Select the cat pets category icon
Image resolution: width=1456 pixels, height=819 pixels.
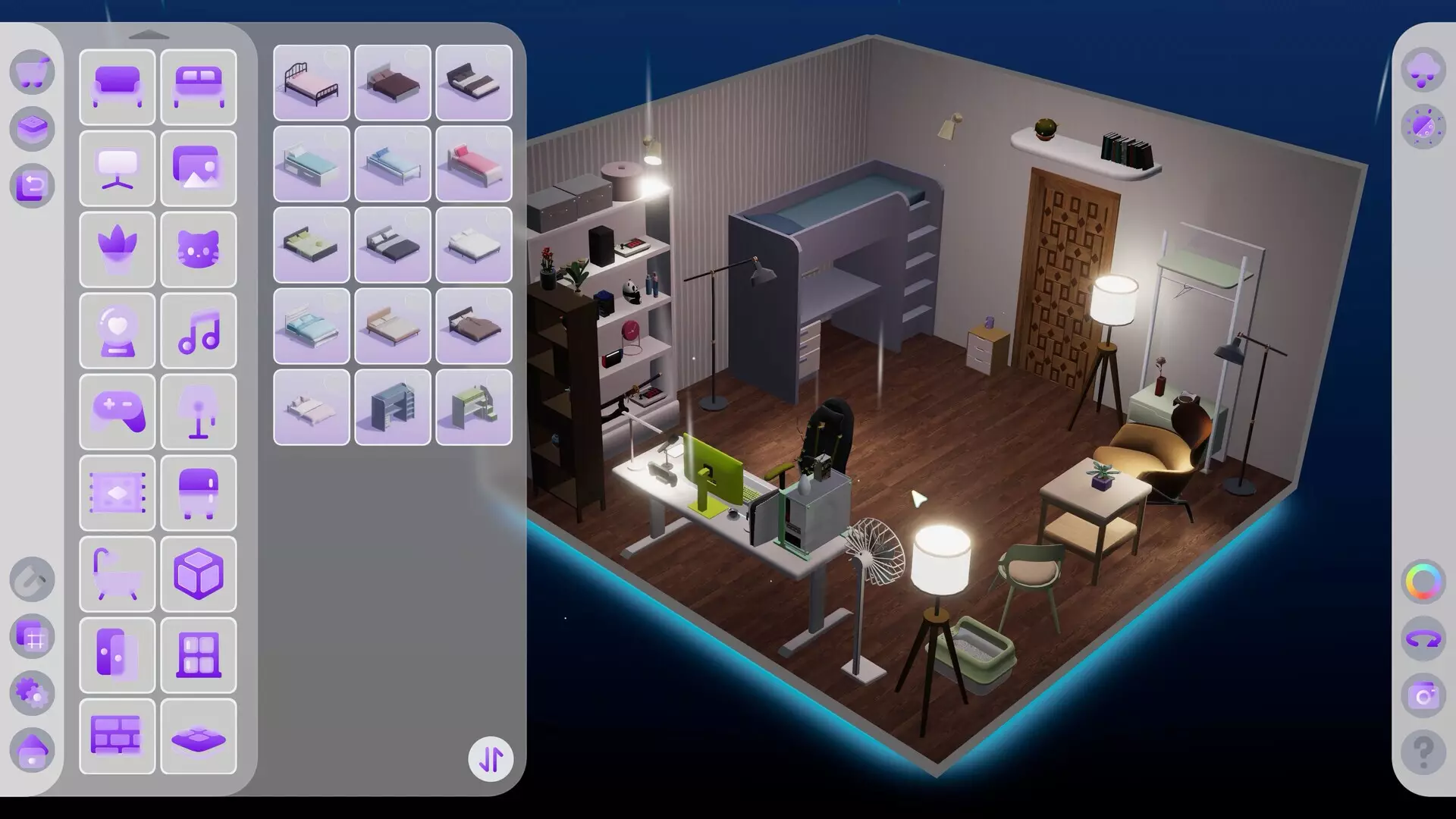click(199, 250)
